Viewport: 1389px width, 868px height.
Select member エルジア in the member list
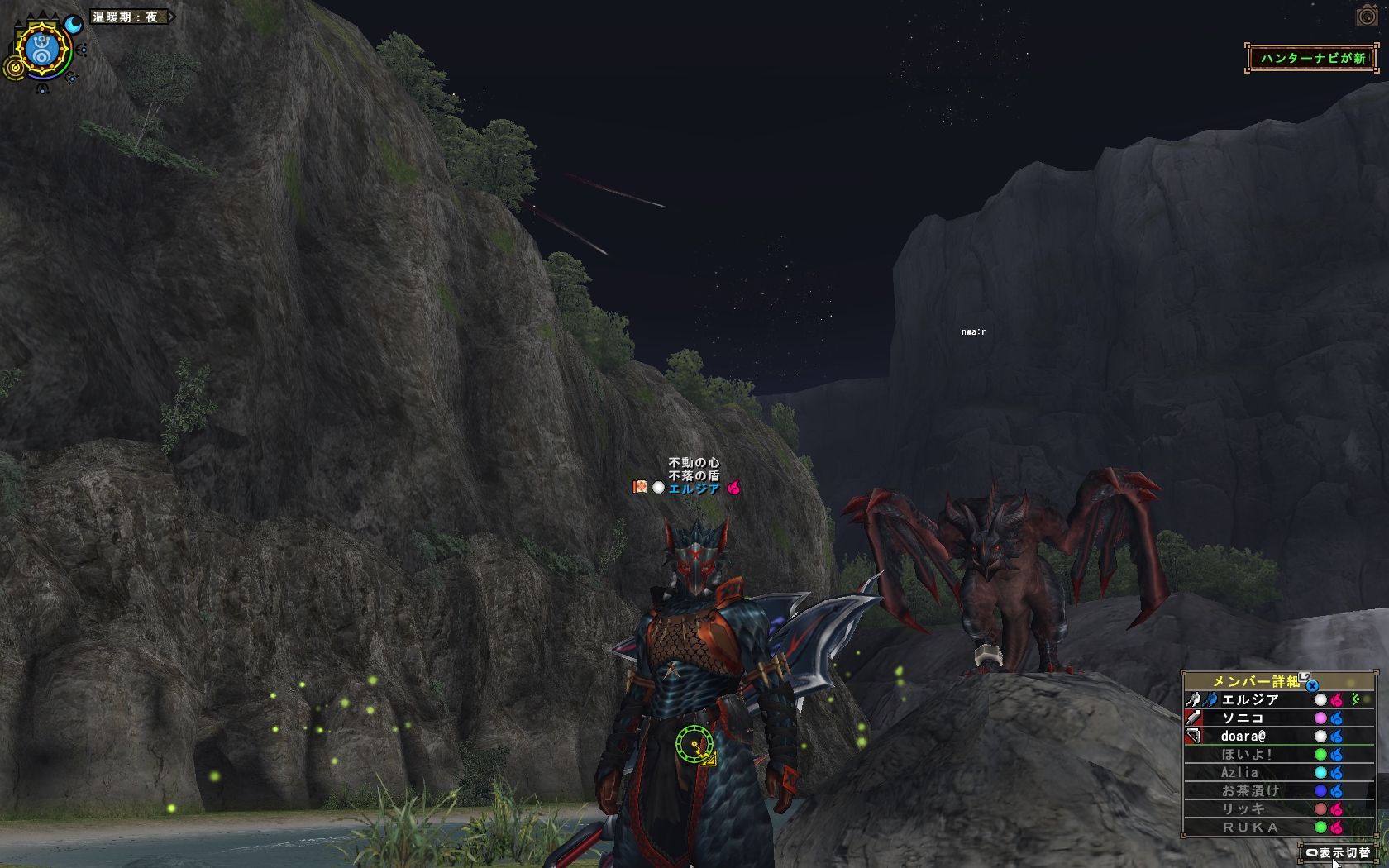pyautogui.click(x=1249, y=700)
